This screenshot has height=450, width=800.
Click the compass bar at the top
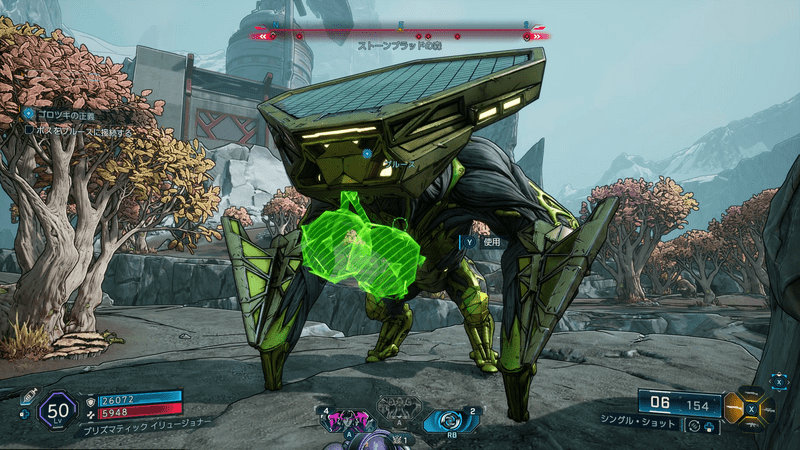[x=400, y=35]
